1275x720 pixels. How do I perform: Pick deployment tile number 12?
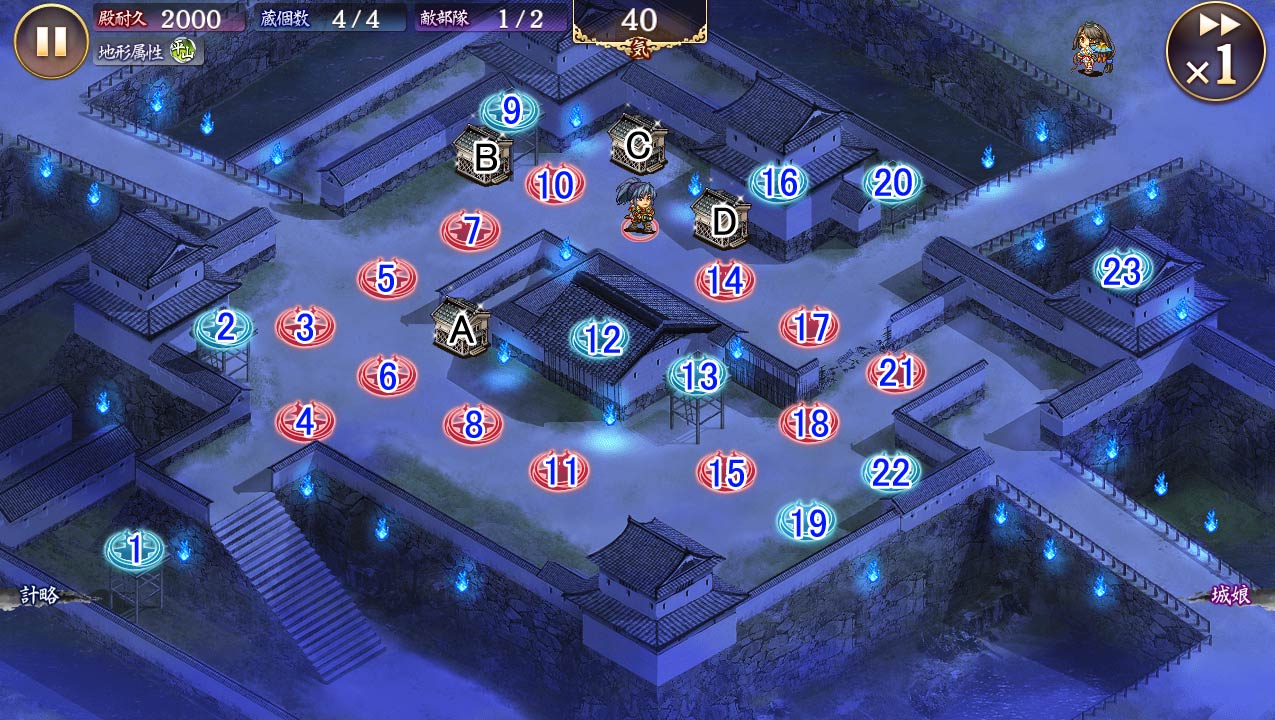click(602, 340)
